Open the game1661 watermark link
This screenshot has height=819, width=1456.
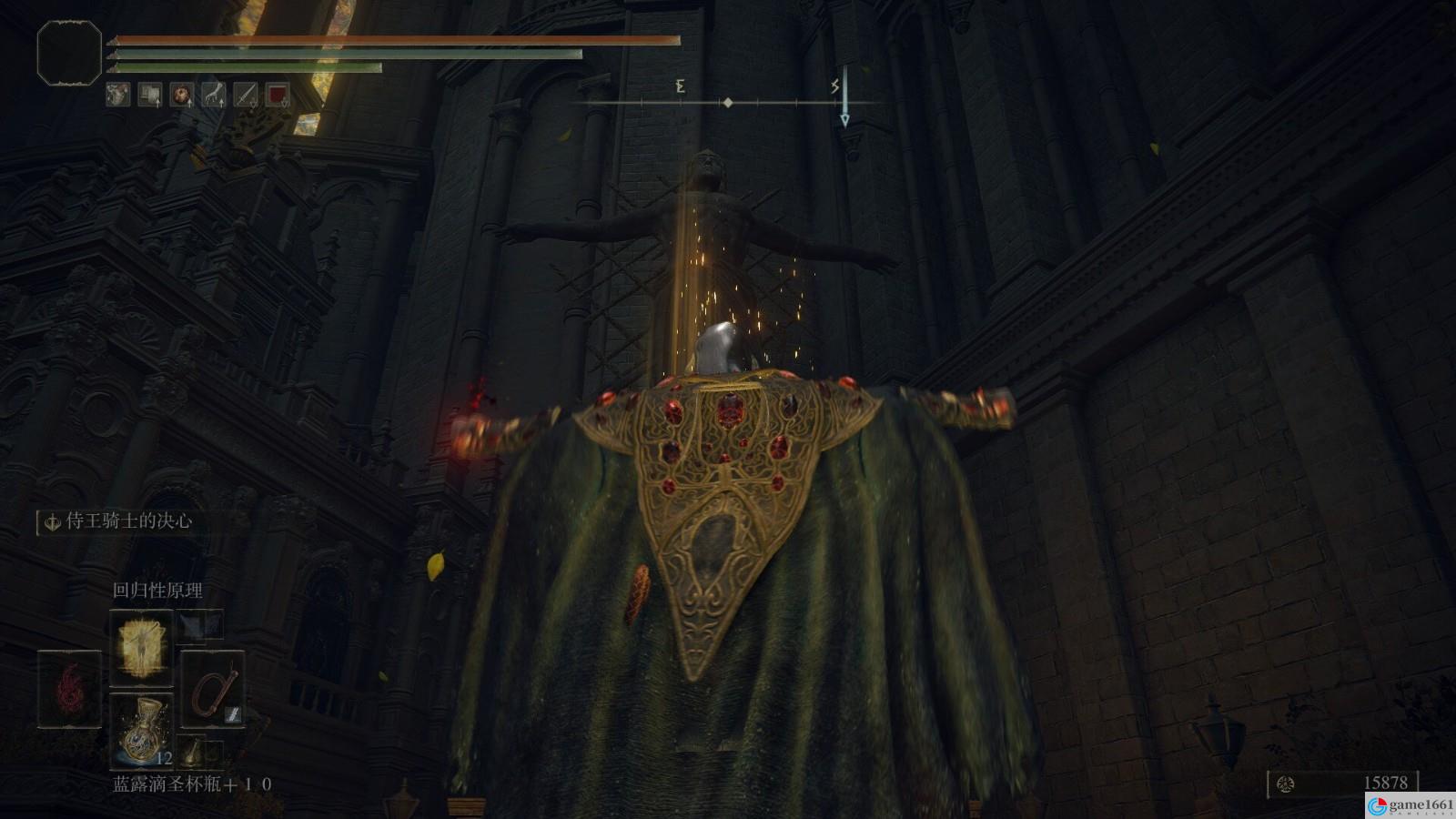[1410, 805]
